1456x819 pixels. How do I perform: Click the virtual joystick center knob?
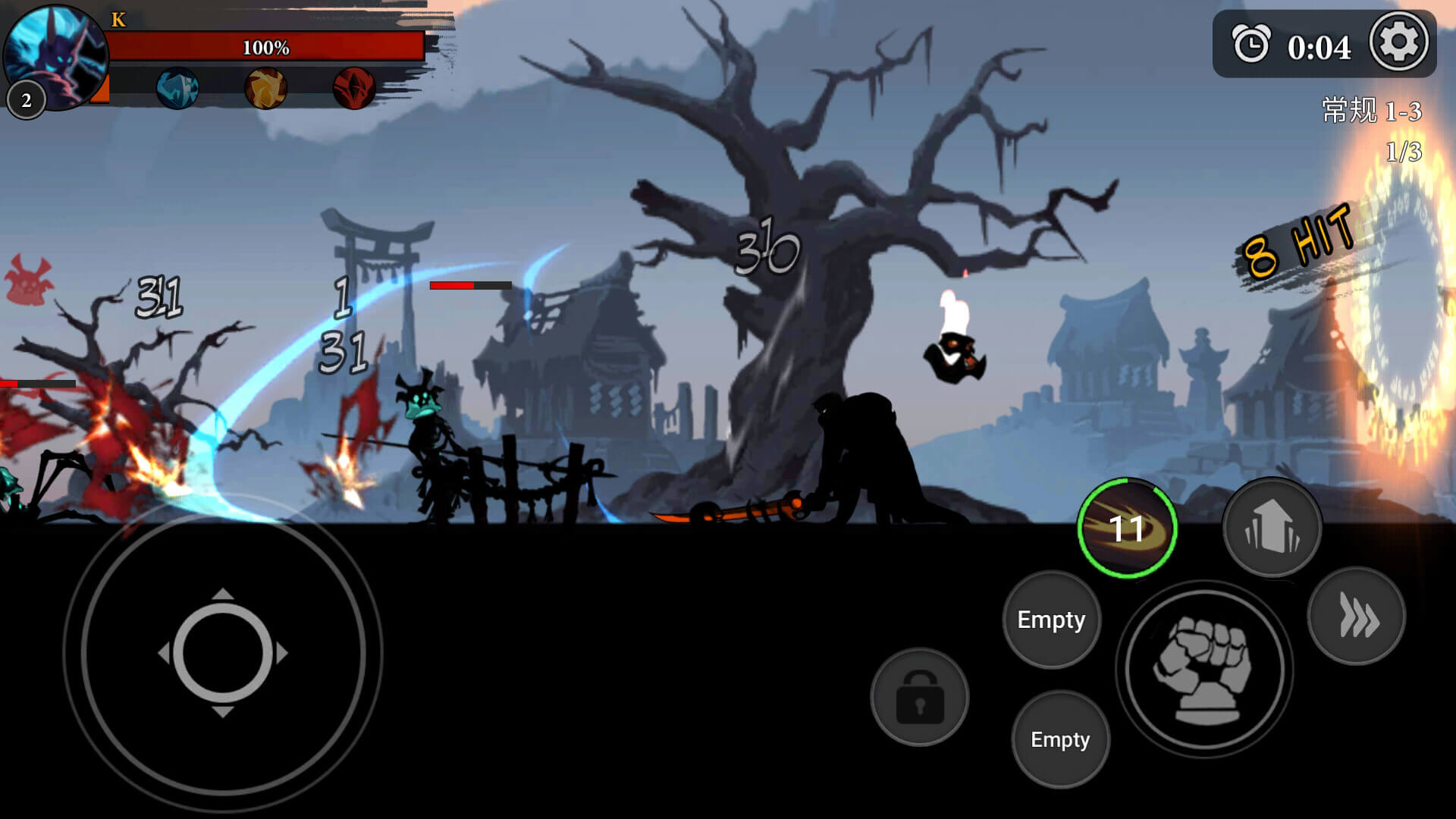223,652
